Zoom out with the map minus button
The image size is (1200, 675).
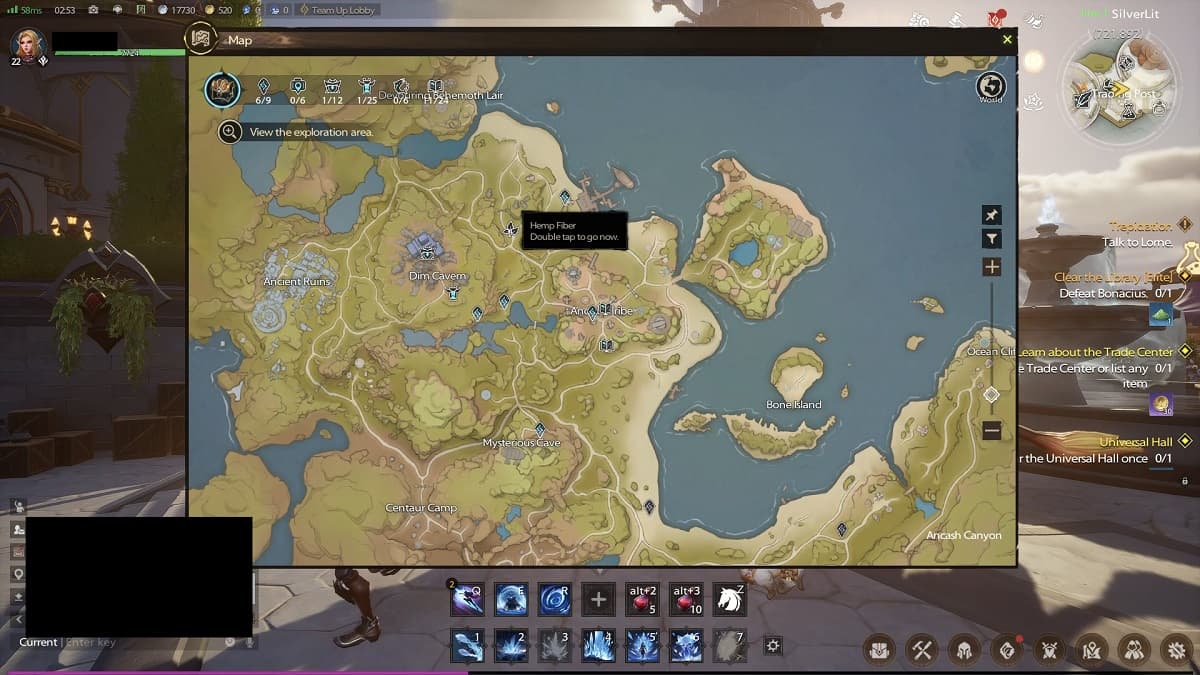tap(991, 431)
